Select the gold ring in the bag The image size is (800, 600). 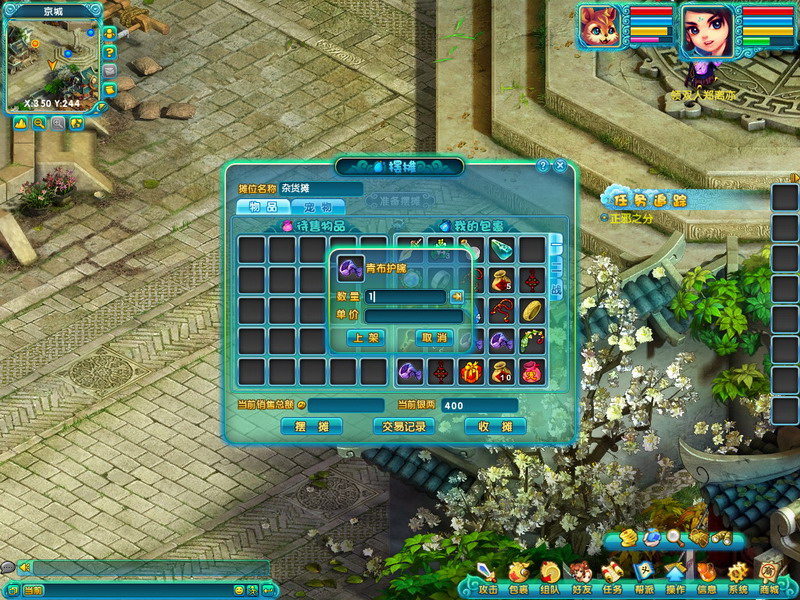point(532,311)
